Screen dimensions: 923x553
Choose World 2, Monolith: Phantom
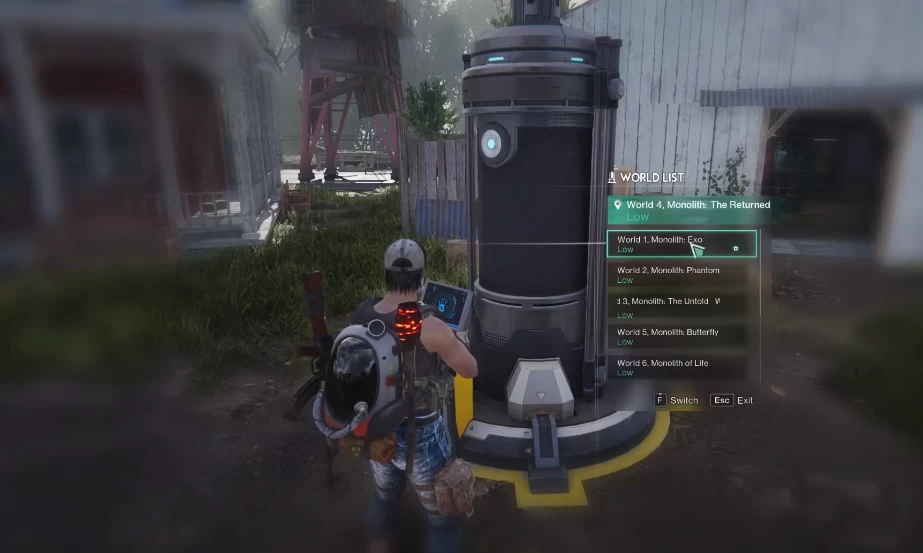pyautogui.click(x=677, y=274)
